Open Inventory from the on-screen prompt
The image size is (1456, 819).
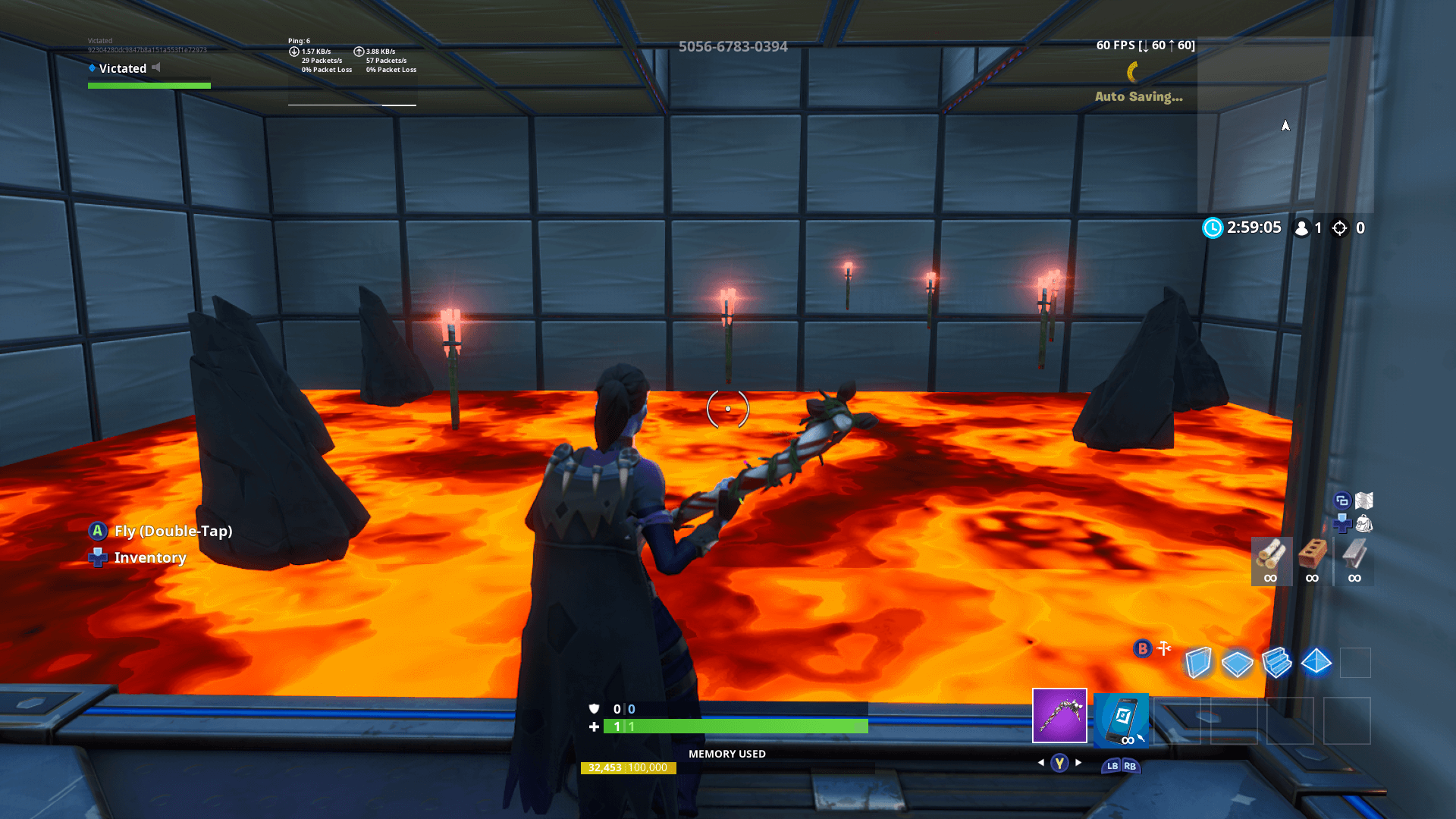149,557
